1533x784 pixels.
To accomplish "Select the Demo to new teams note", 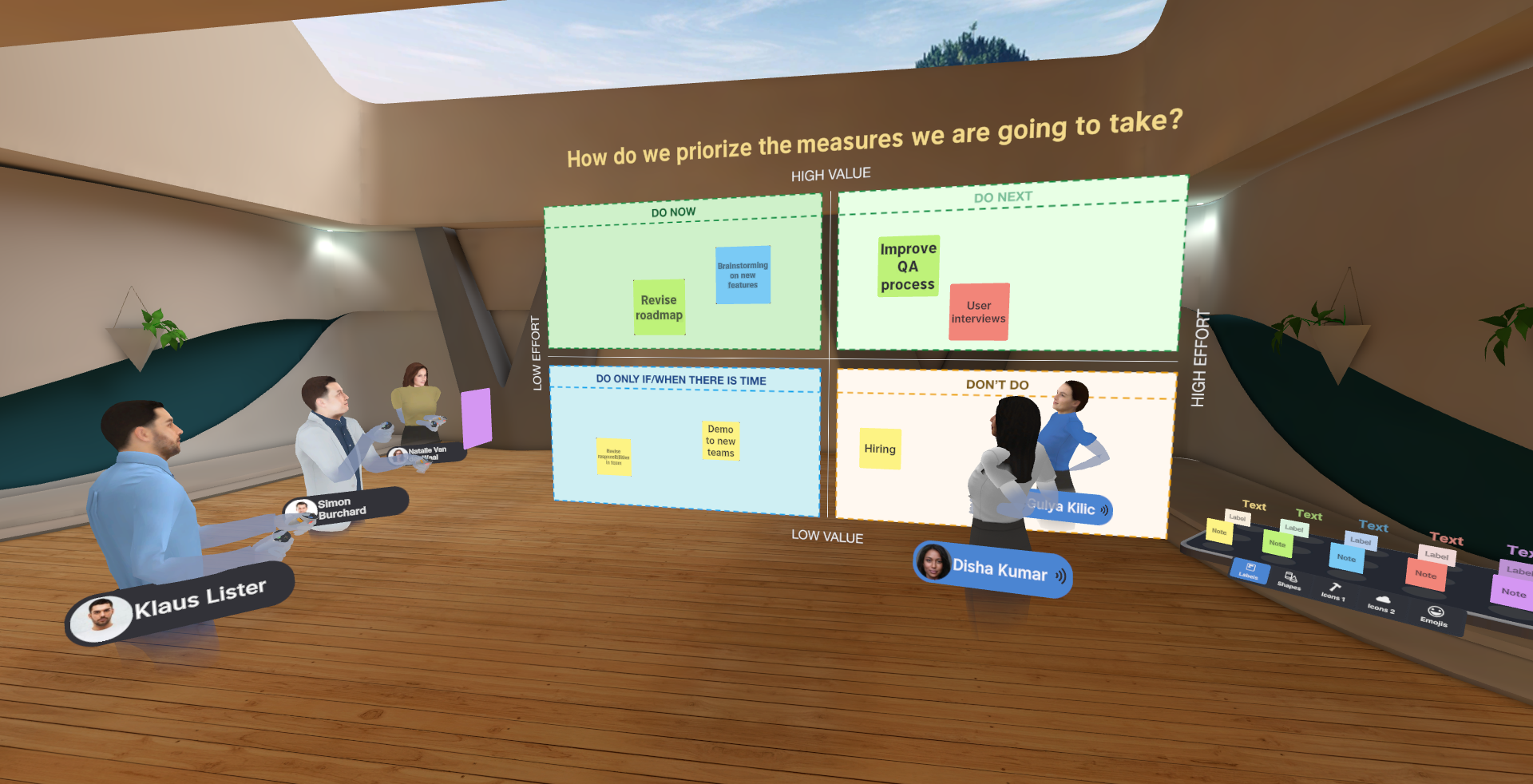I will click(x=719, y=441).
